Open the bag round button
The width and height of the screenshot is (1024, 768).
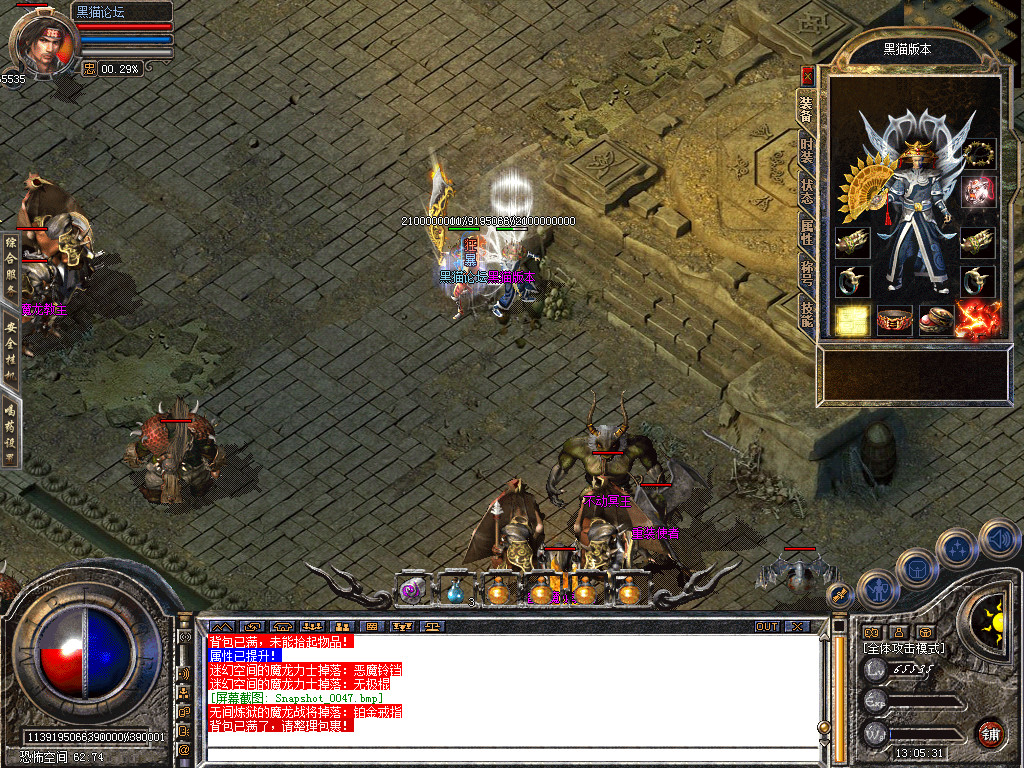(x=916, y=568)
